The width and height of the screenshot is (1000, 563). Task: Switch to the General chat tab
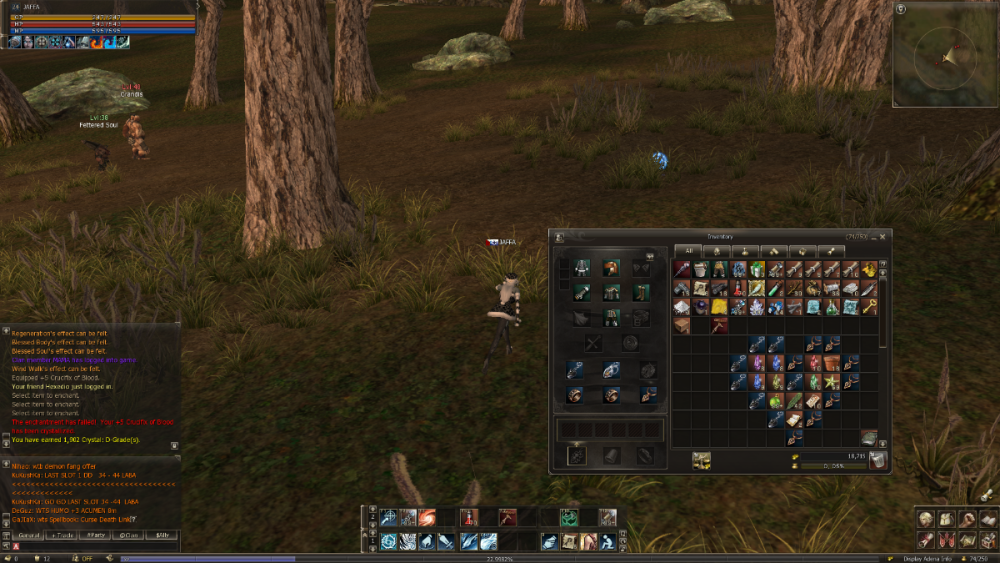(x=28, y=535)
